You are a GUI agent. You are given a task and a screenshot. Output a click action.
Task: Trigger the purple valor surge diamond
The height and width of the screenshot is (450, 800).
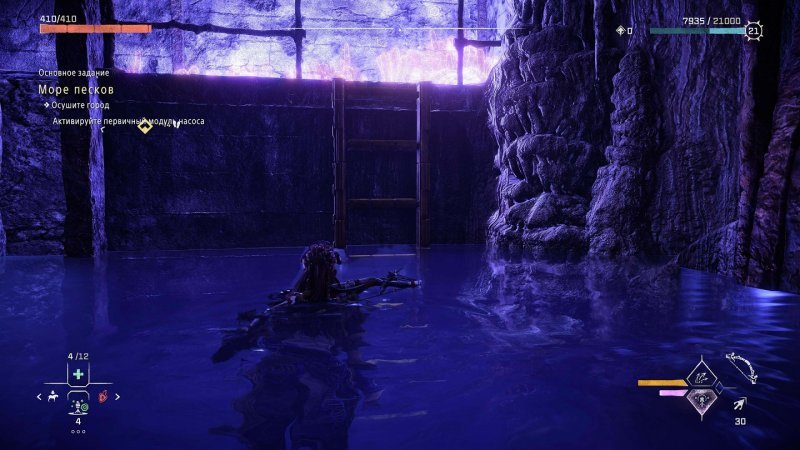click(703, 398)
